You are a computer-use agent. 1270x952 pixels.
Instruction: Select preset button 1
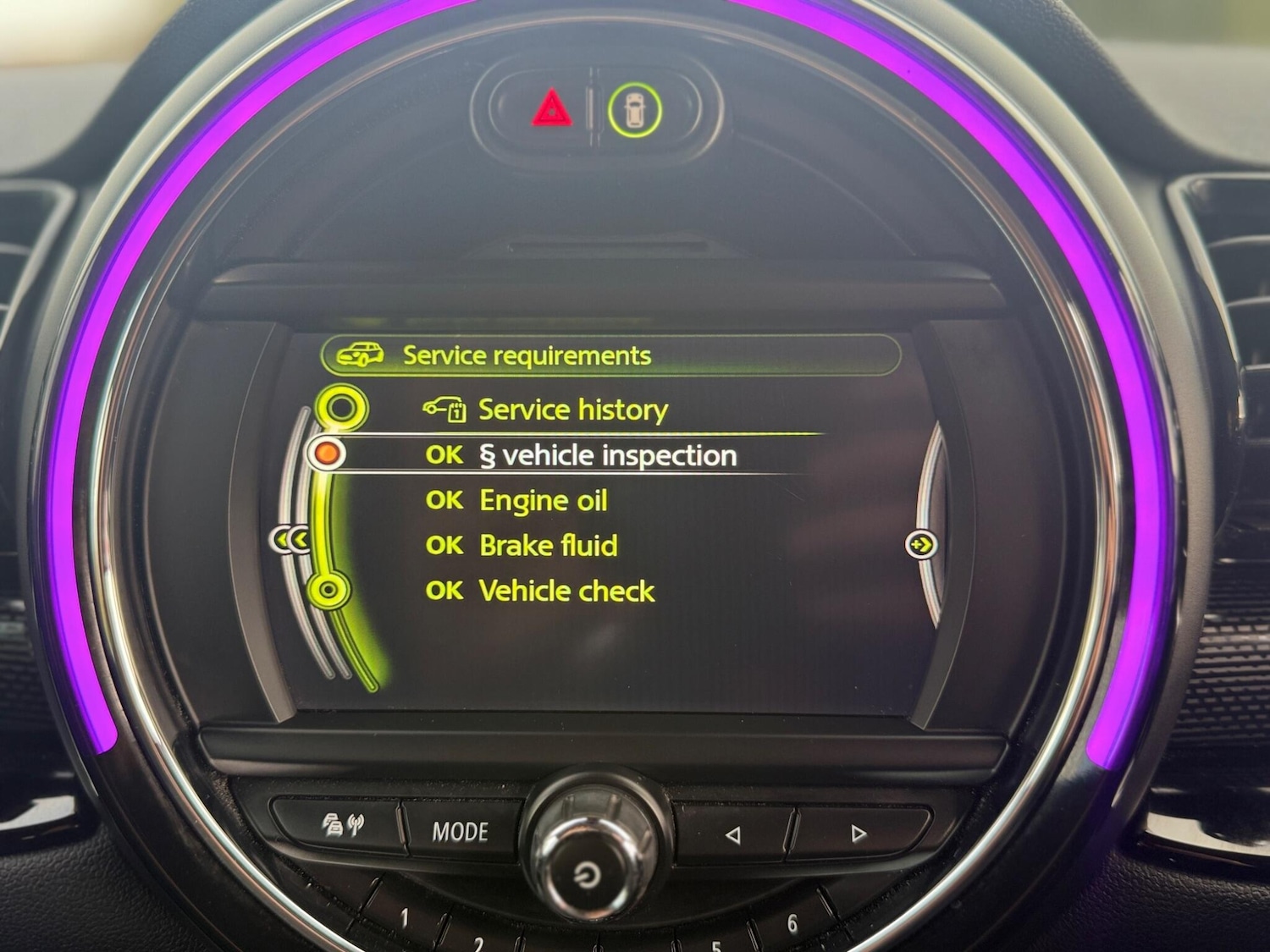(x=405, y=916)
